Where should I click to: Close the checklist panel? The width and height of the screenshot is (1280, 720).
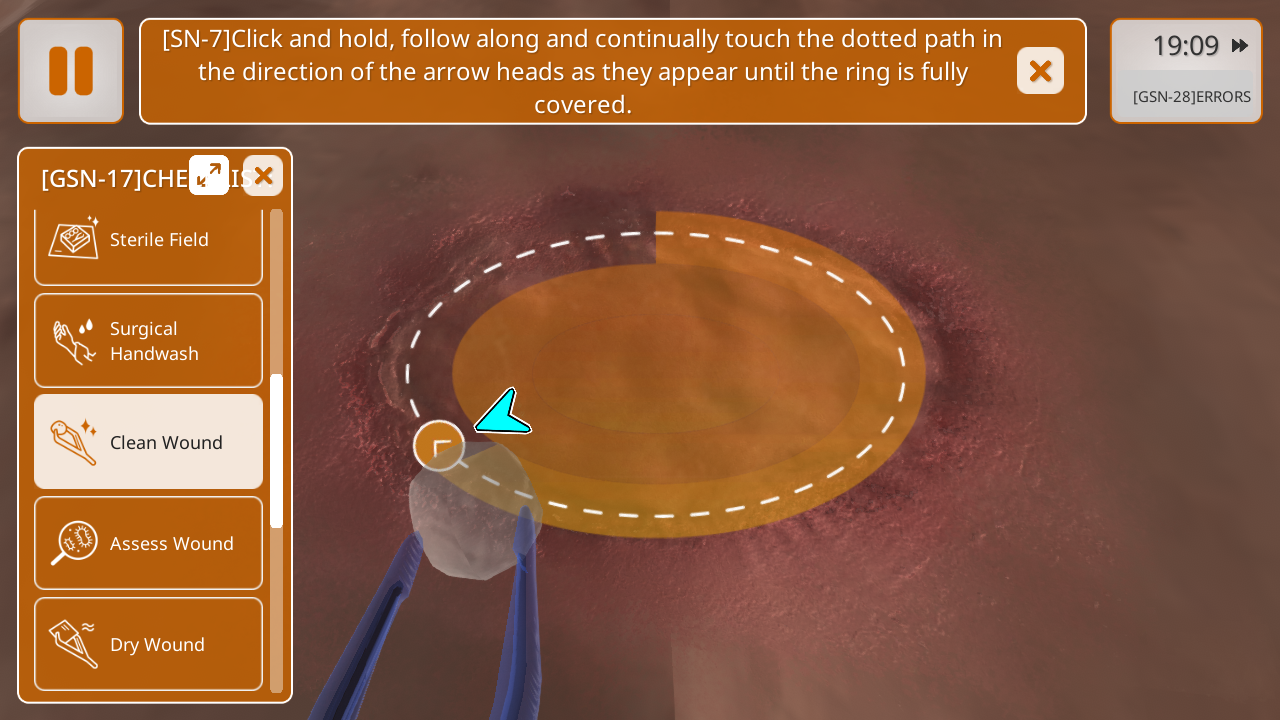click(x=263, y=176)
